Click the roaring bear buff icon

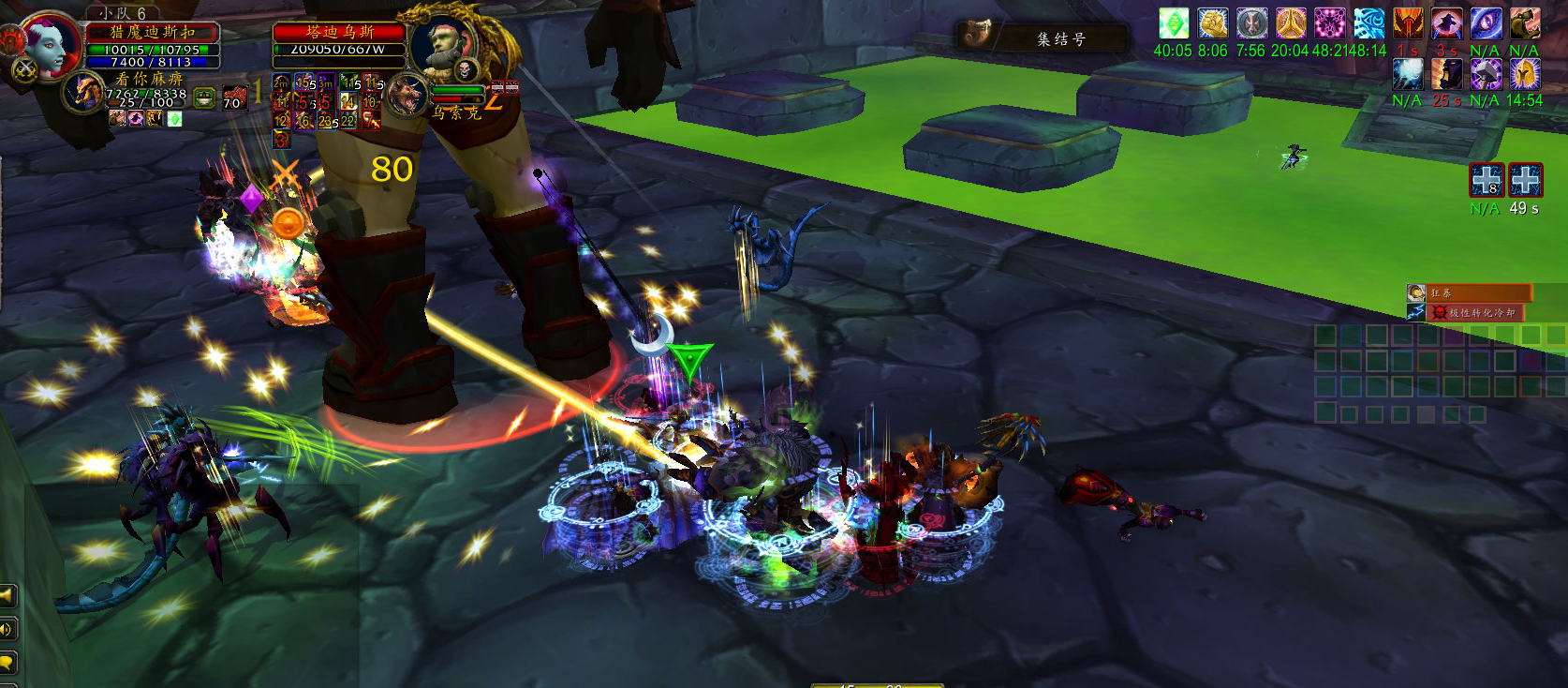pyautogui.click(x=1524, y=23)
